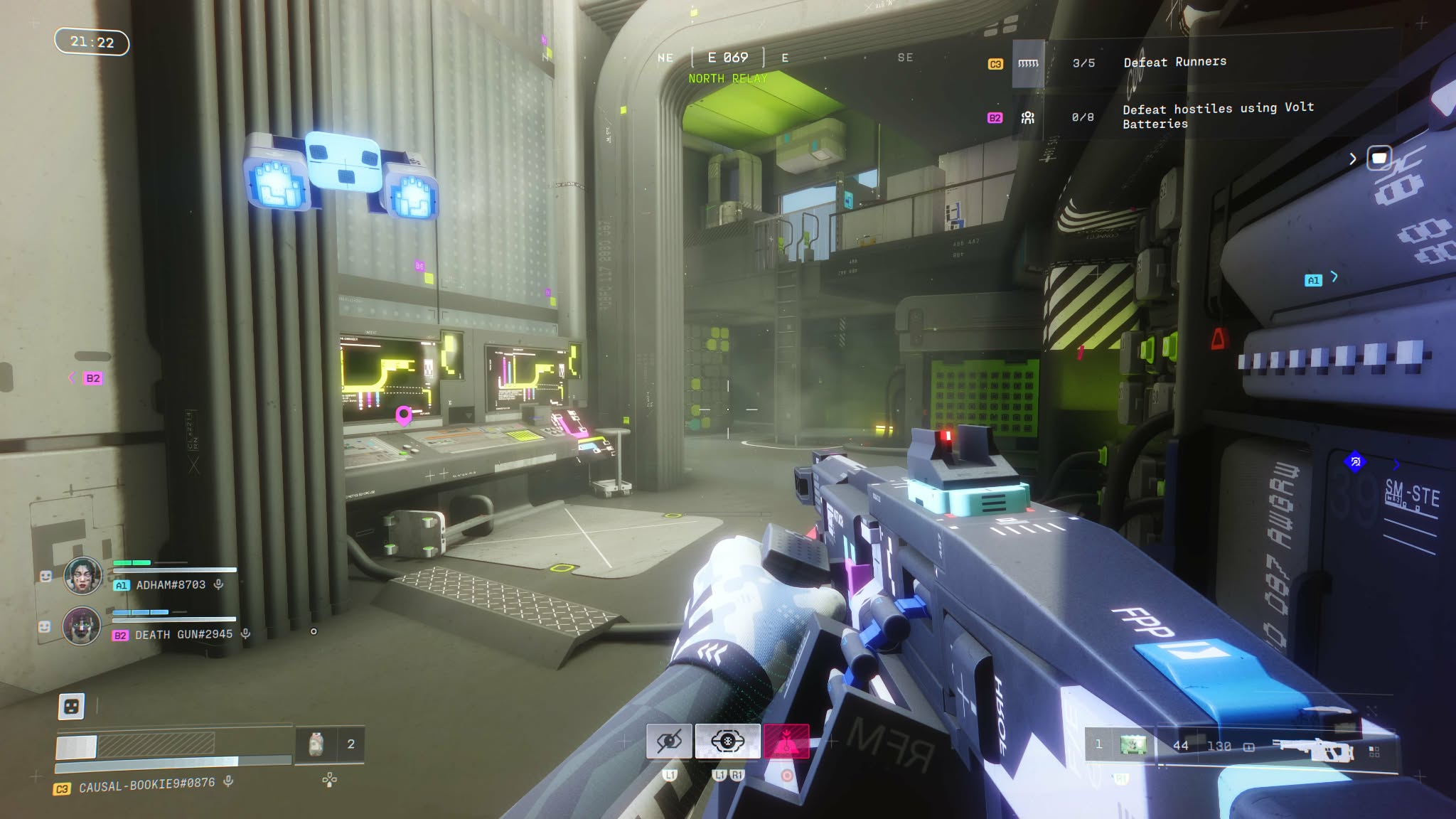Use the pink ability icon
The width and height of the screenshot is (1456, 819).
[786, 742]
